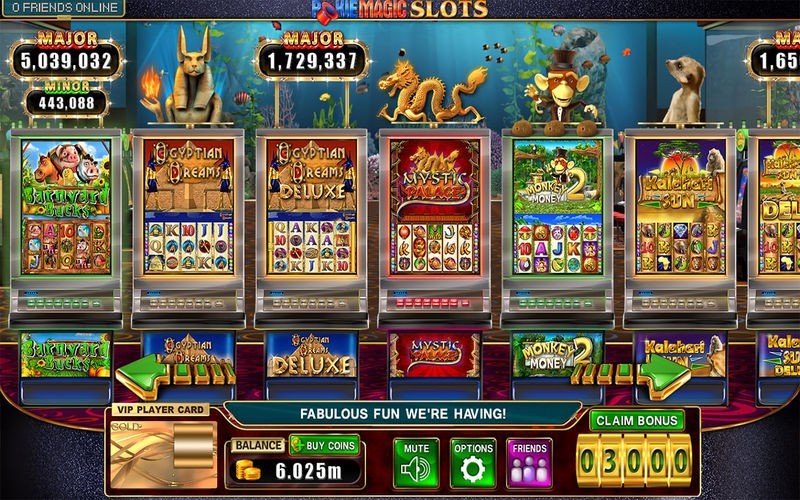
Task: Buy more coins
Action: (324, 445)
